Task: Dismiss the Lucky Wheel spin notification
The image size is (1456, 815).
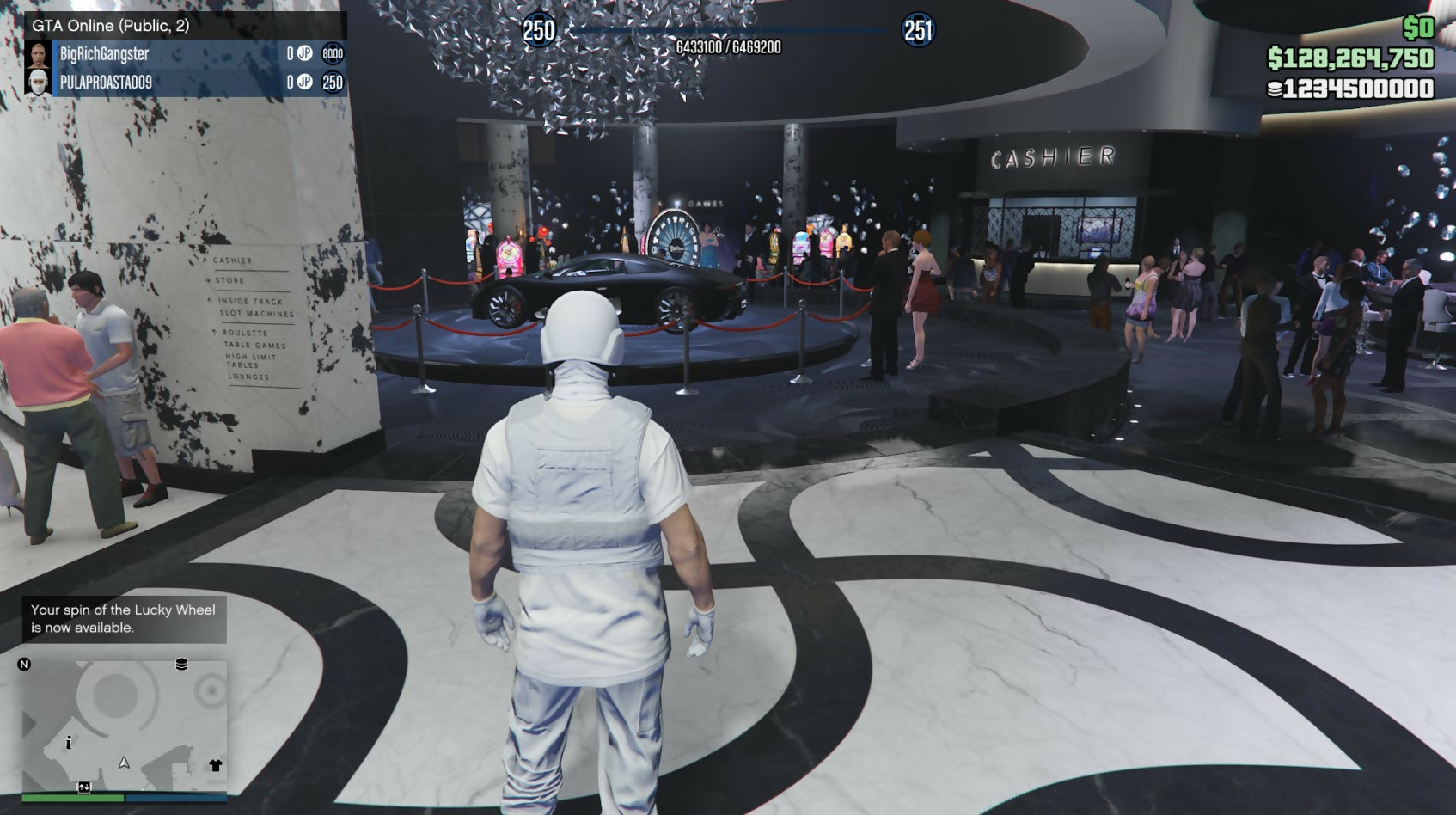Action: (123, 621)
